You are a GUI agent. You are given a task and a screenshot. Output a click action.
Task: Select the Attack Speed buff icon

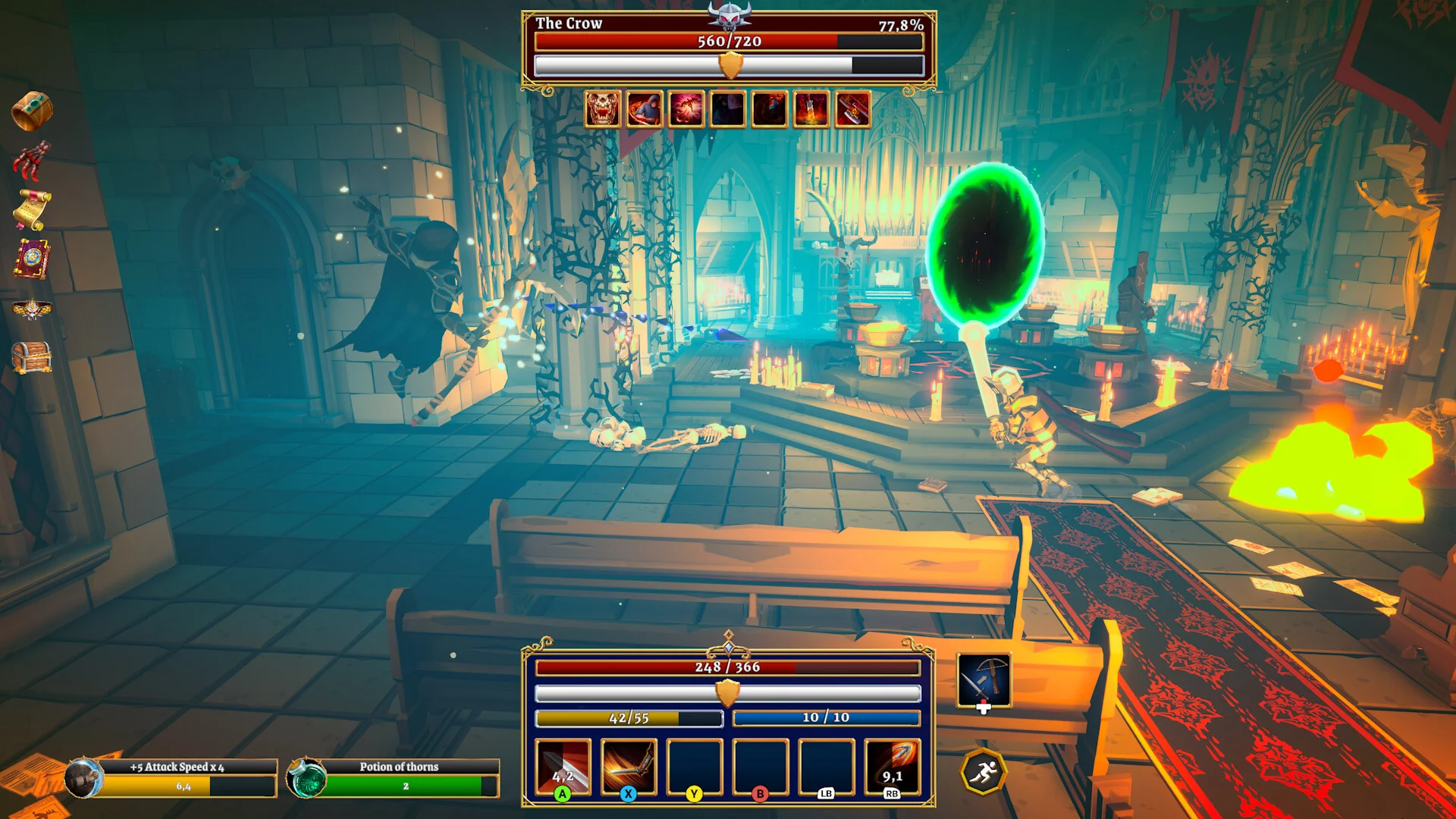pos(83,778)
